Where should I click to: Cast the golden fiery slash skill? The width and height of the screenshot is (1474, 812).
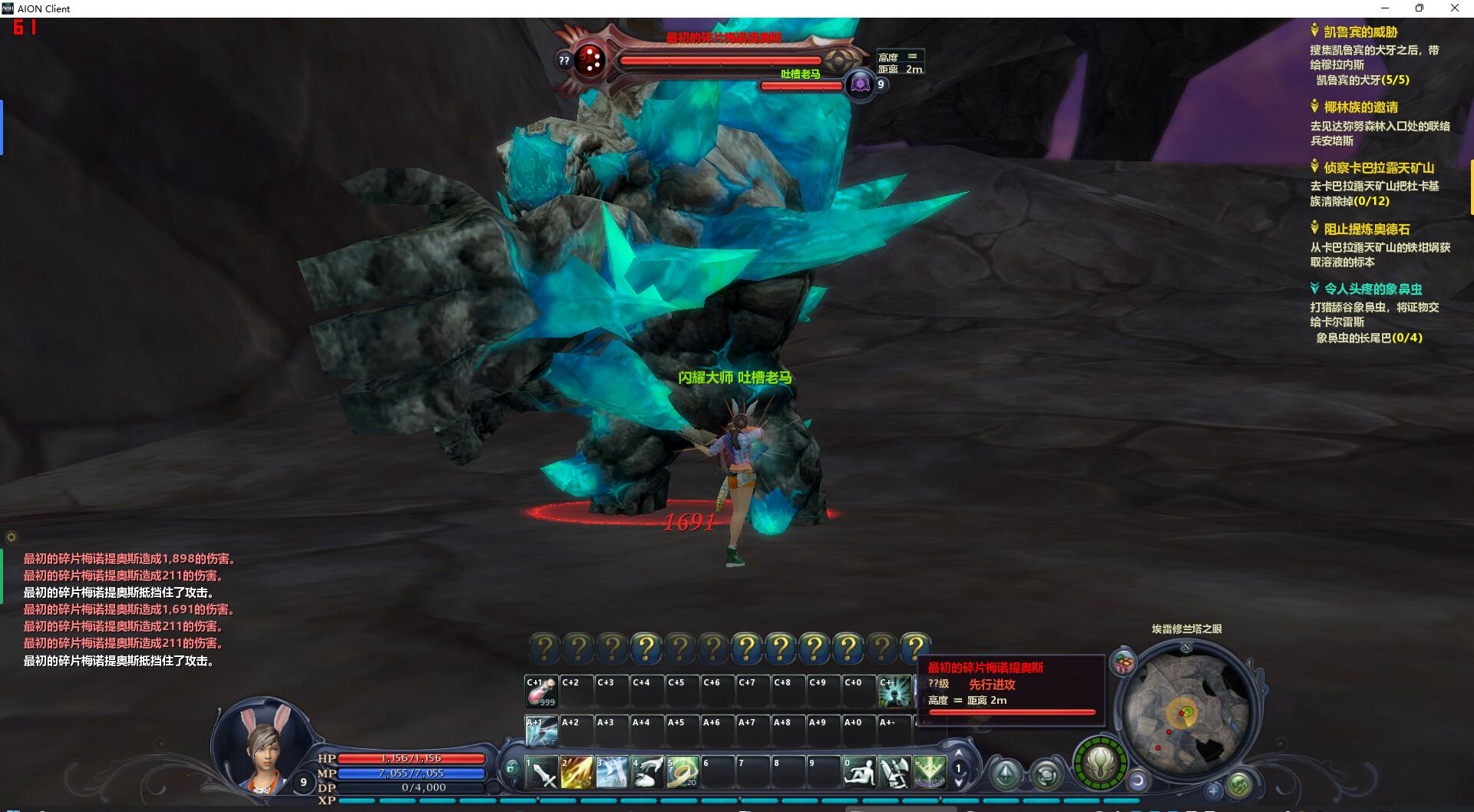(577, 772)
